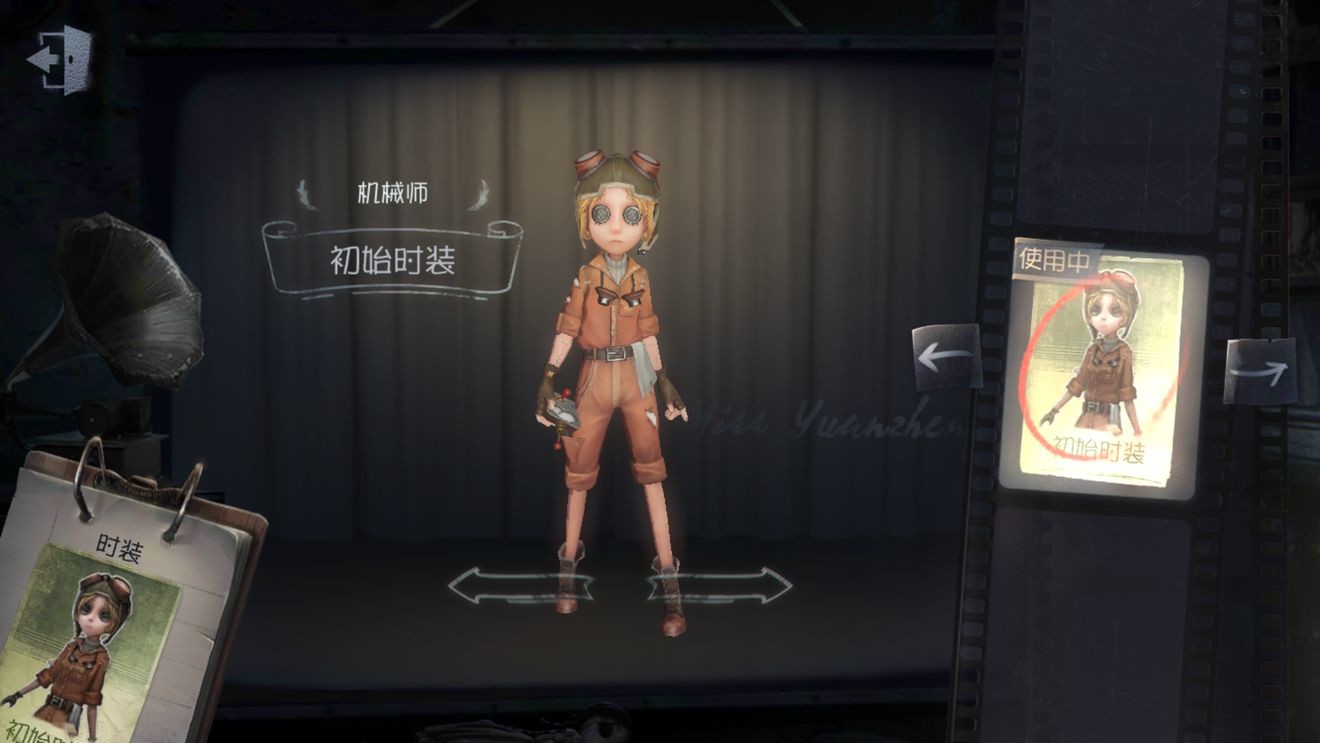Select the left navigation arrow icon
Viewport: 1320px width, 743px height.
click(x=944, y=355)
